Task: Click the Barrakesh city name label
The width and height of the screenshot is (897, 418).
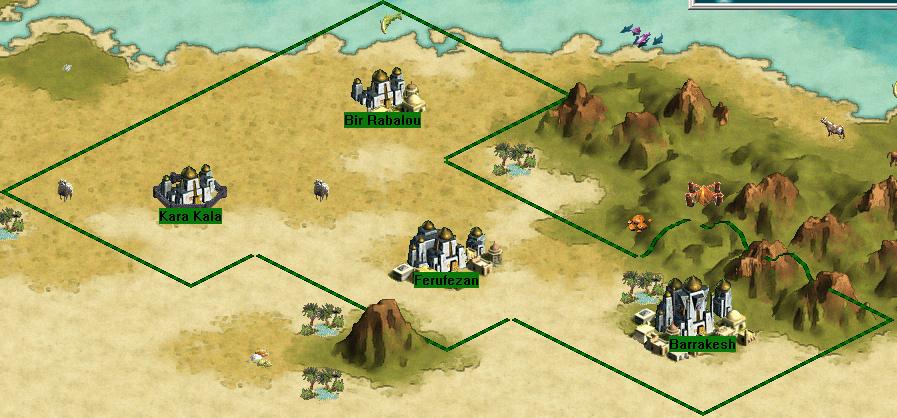Action: coord(702,345)
